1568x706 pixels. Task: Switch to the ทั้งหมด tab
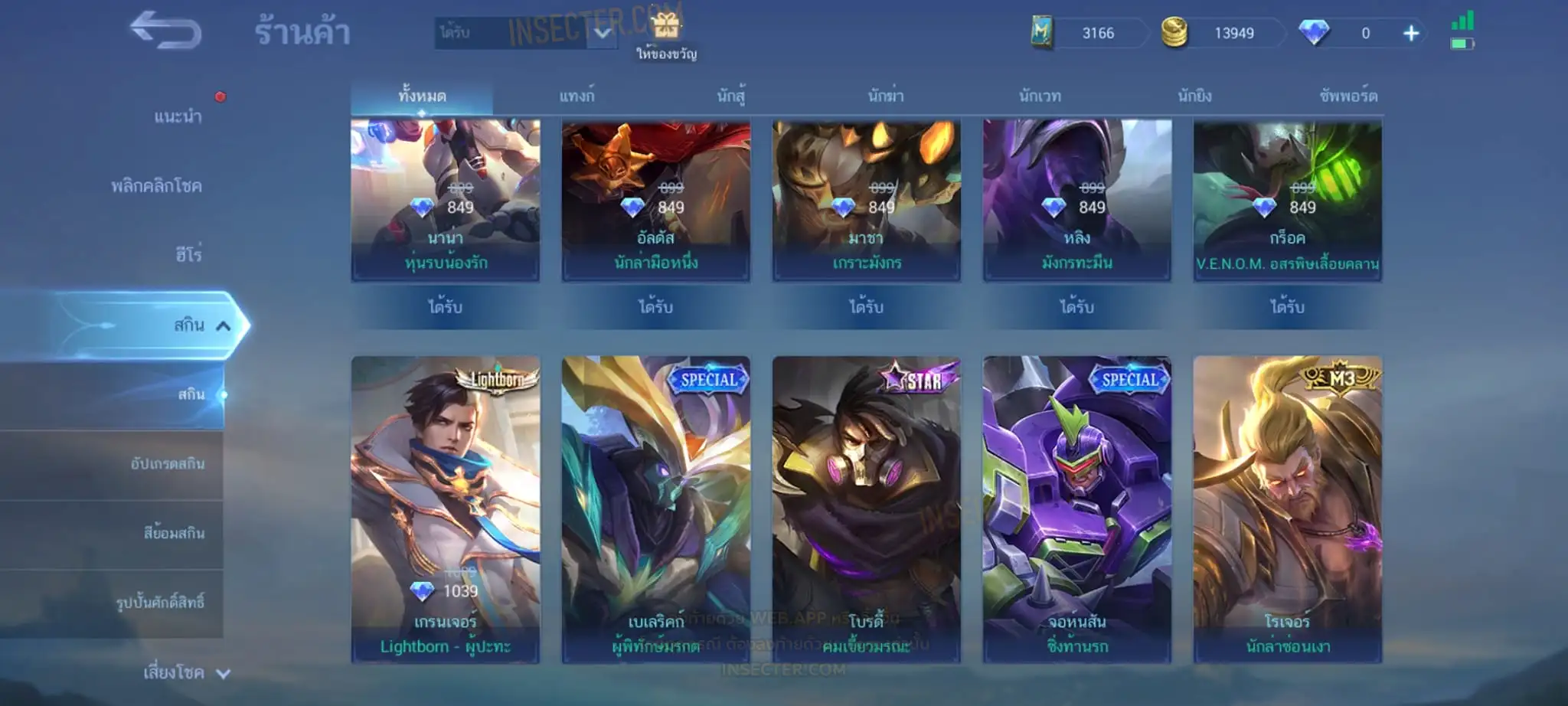point(422,96)
